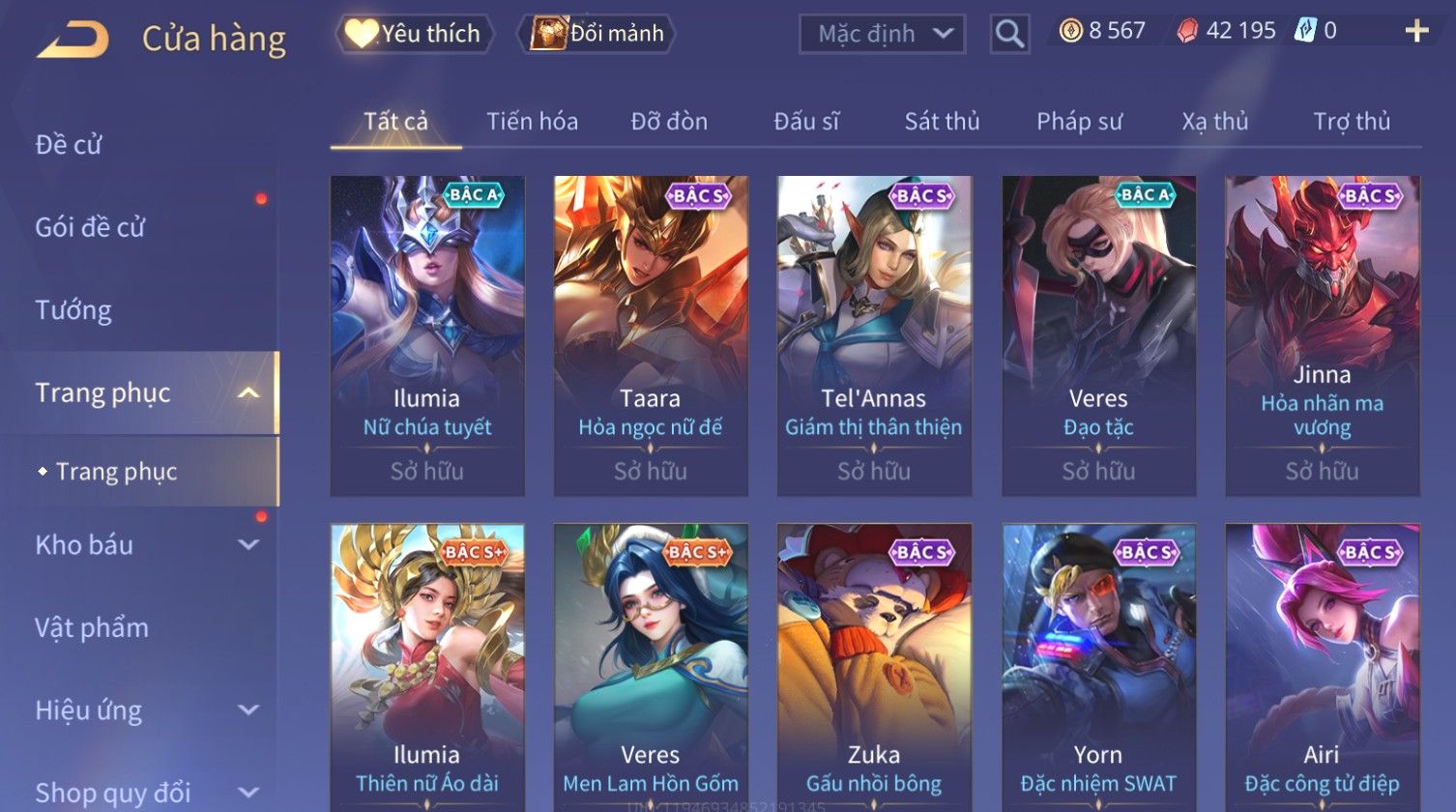This screenshot has height=812, width=1456.
Task: Open the Đề cử menu entry
Action: coord(69,145)
